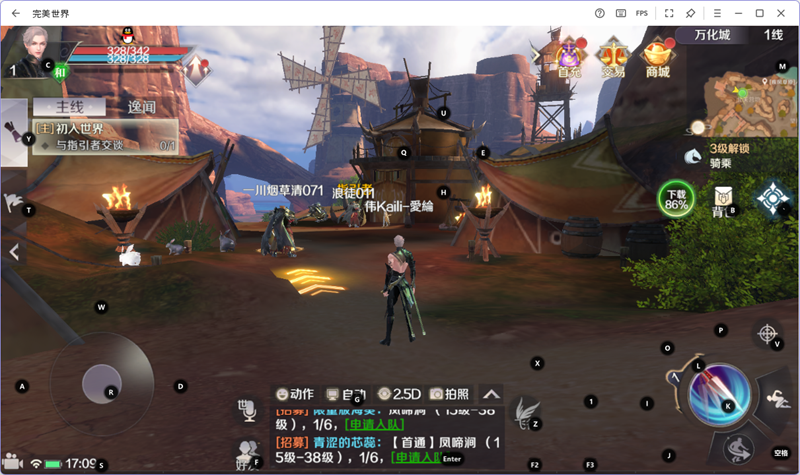Click the green 申请入队 link for 青涩的芯蕊

pyautogui.click(x=418, y=458)
